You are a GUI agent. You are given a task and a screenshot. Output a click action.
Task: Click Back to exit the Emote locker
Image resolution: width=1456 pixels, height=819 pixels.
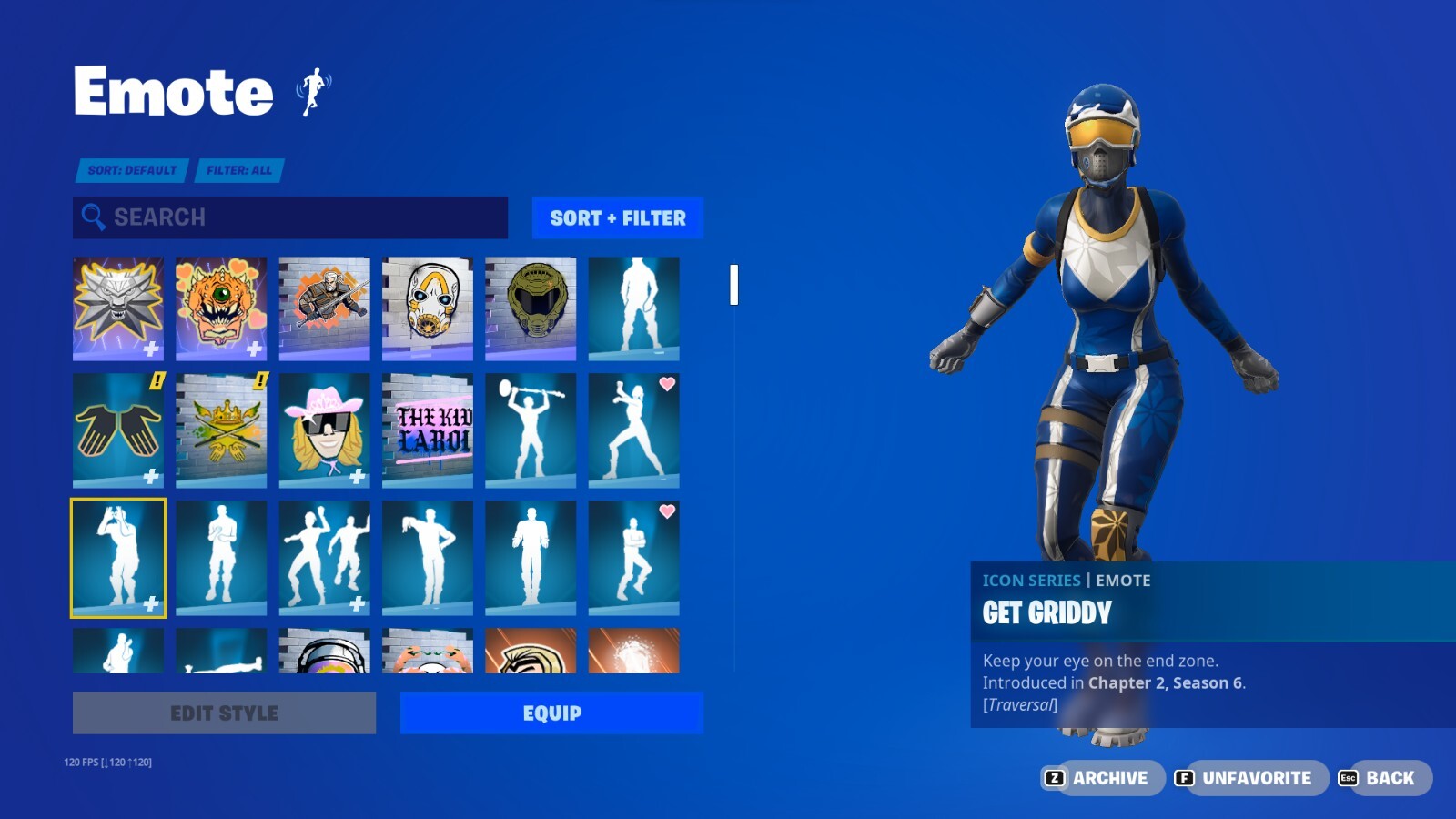[x=1379, y=778]
